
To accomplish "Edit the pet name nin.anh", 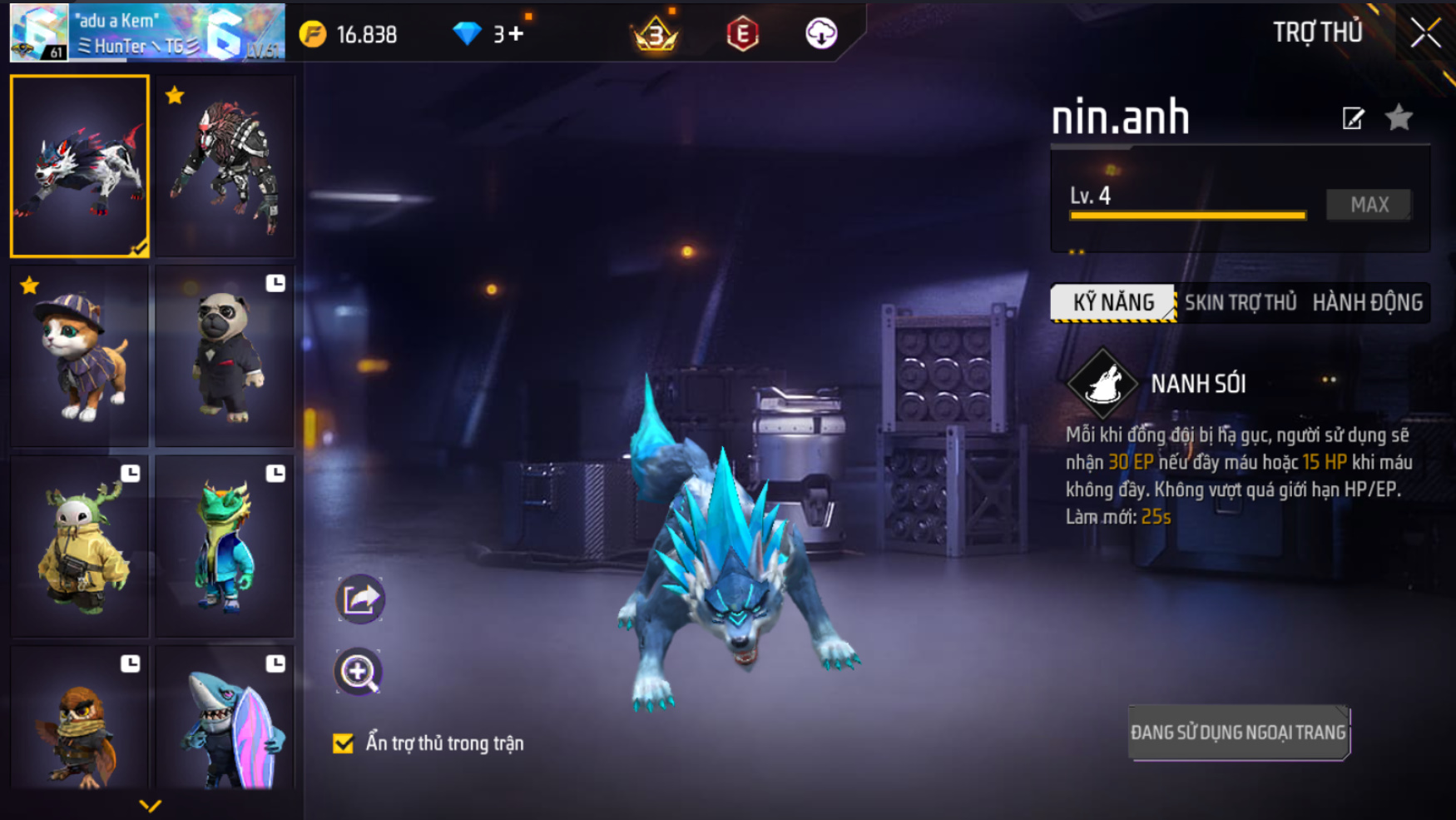I will 1353,118.
